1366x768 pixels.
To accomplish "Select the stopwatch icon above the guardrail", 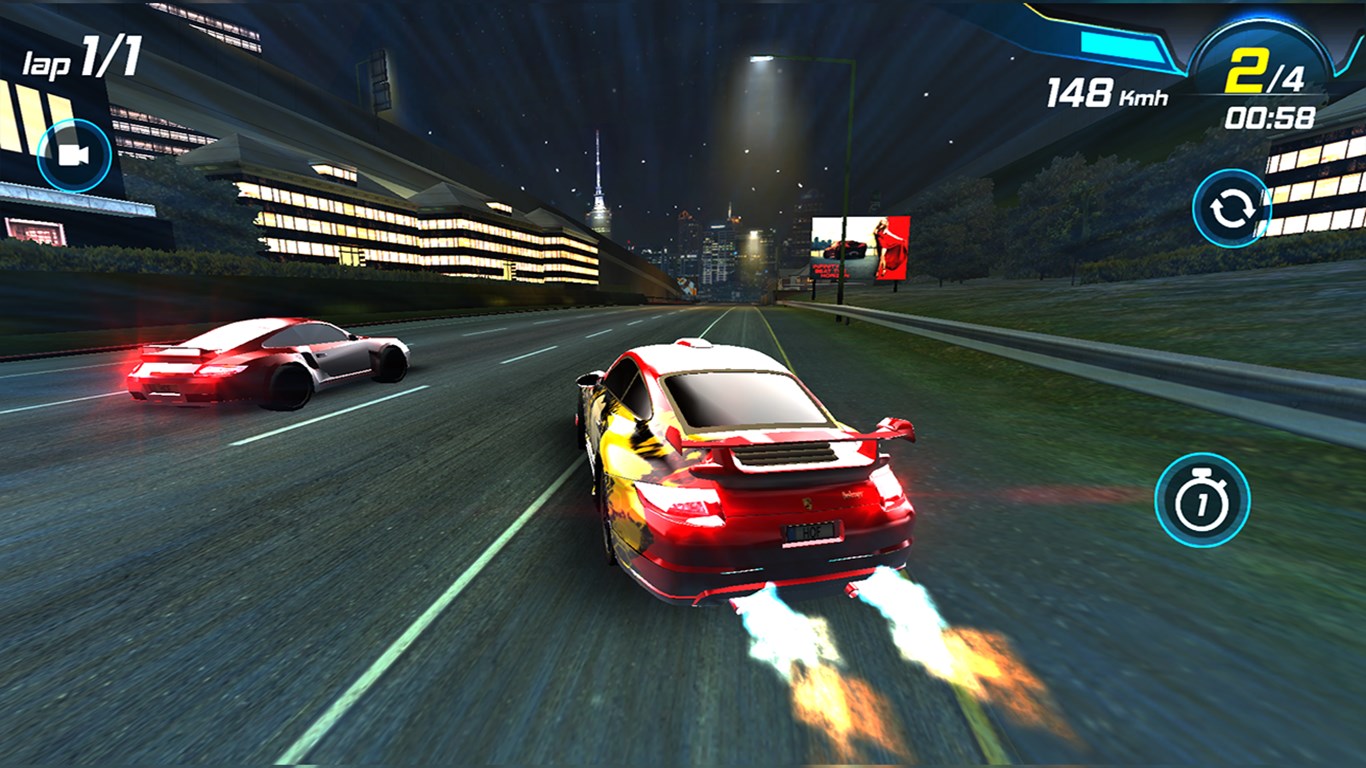I will [x=1203, y=501].
